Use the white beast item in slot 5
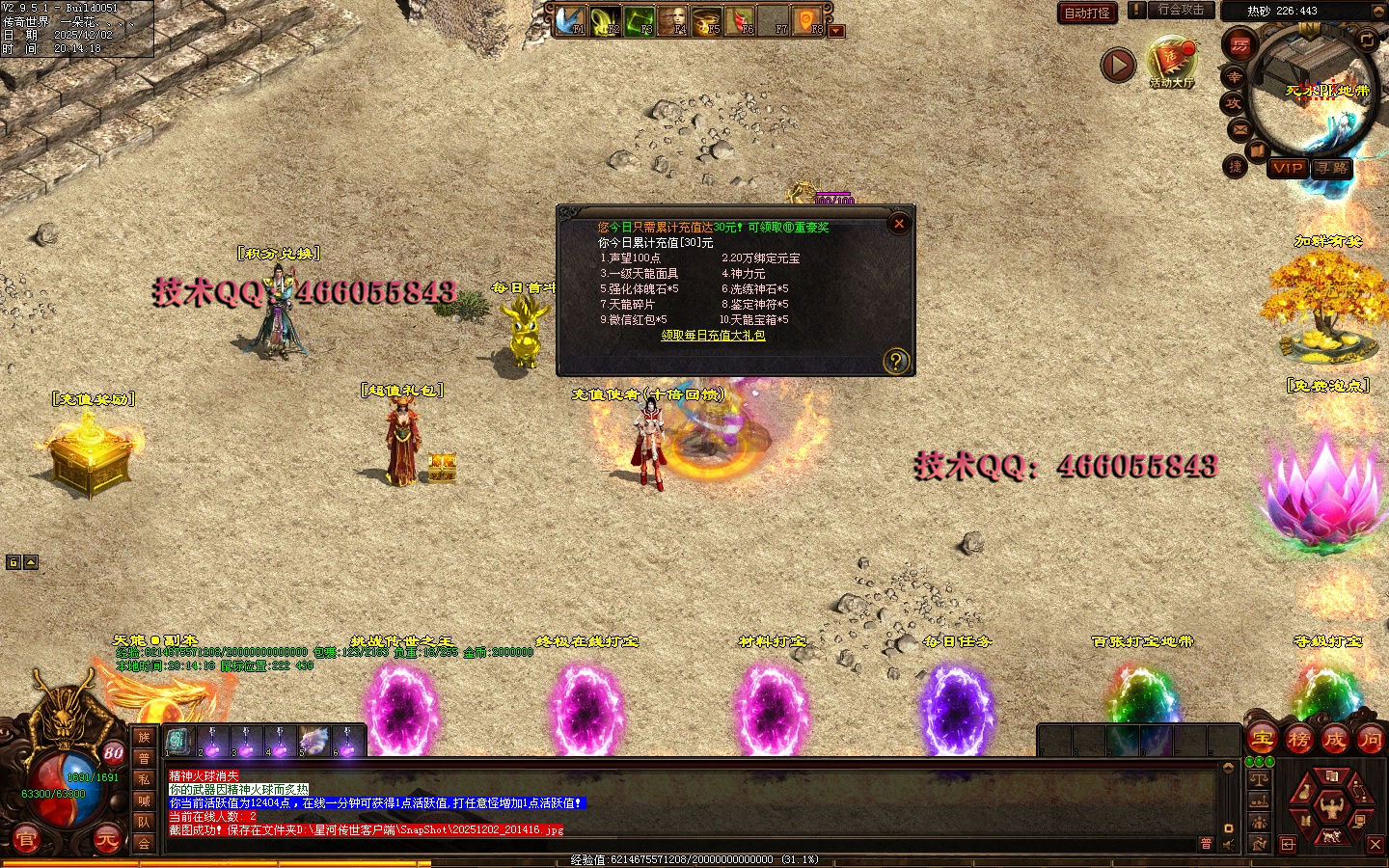Screen dimensions: 1389x868 [313, 741]
